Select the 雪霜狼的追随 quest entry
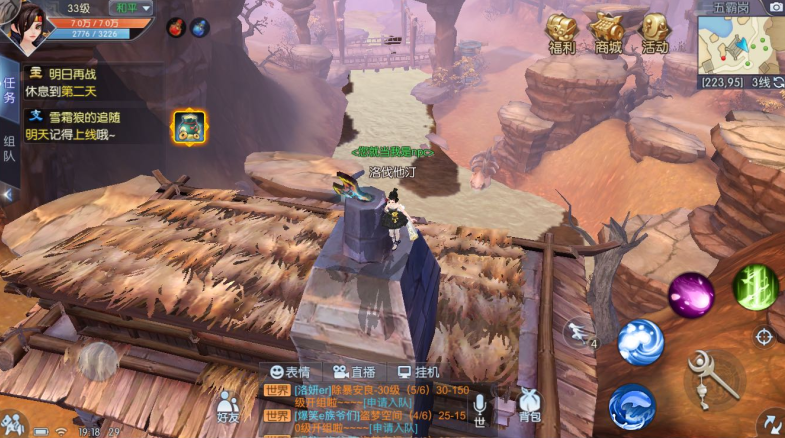The height and width of the screenshot is (438, 785). tap(75, 125)
